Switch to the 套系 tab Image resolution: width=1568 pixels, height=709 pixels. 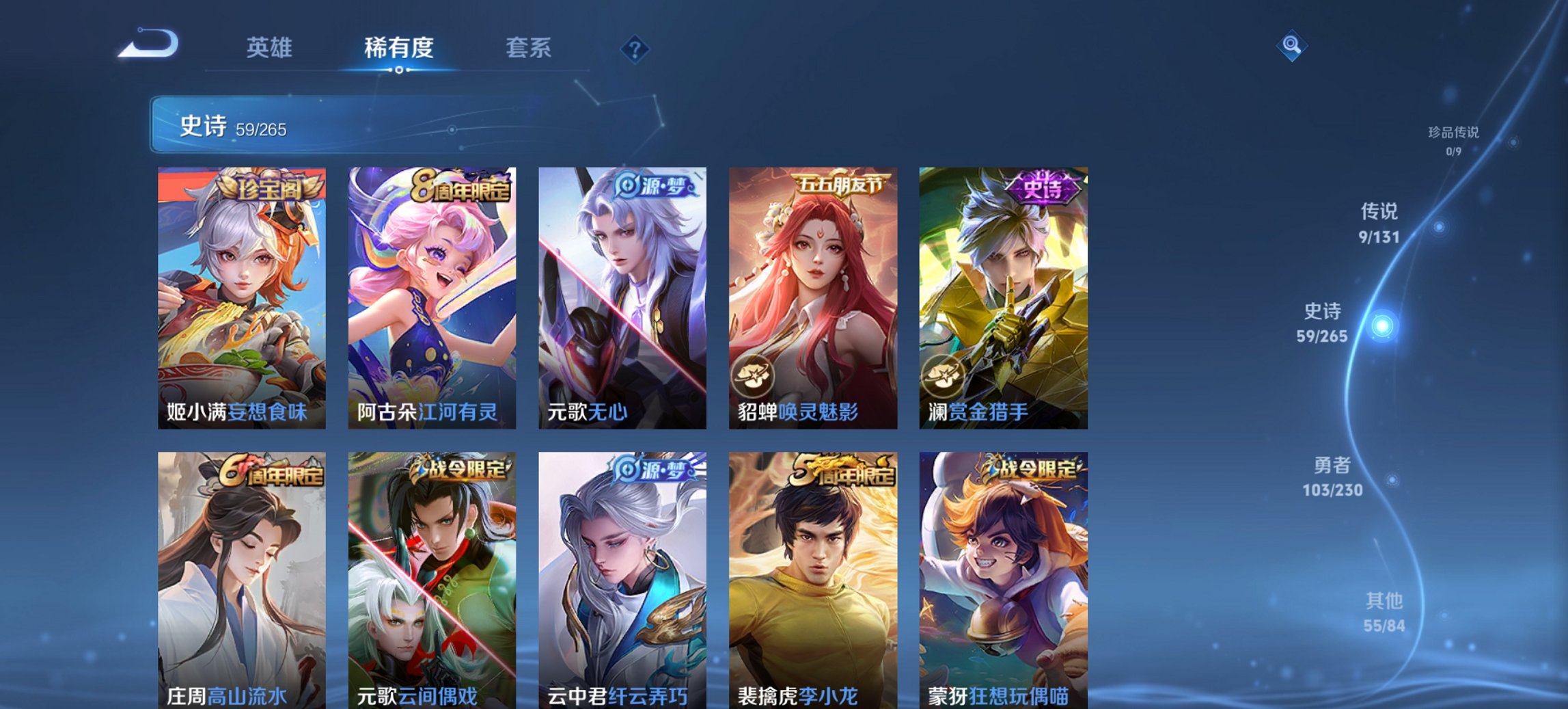tap(528, 49)
